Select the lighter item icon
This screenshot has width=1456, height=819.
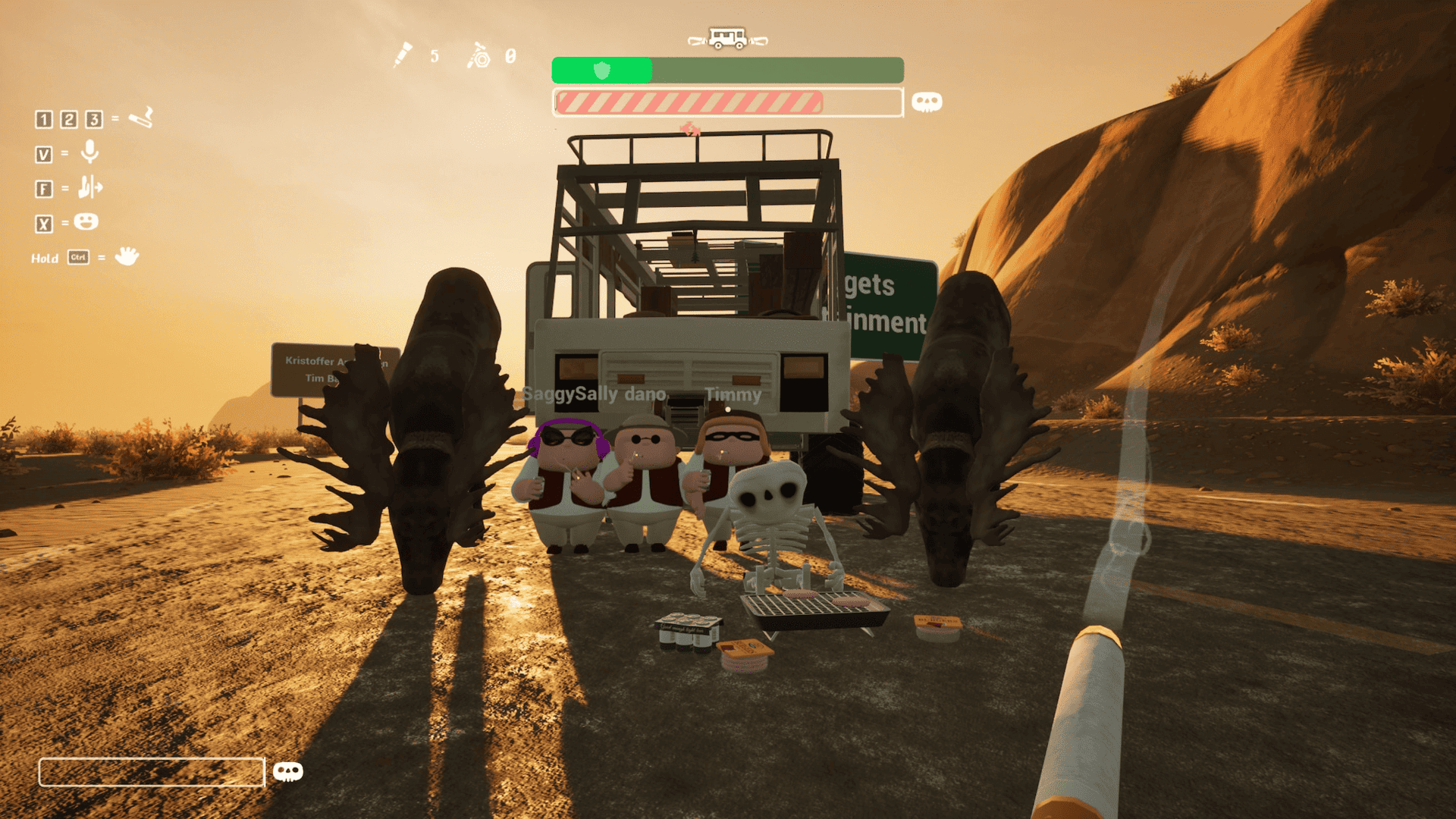tap(479, 56)
